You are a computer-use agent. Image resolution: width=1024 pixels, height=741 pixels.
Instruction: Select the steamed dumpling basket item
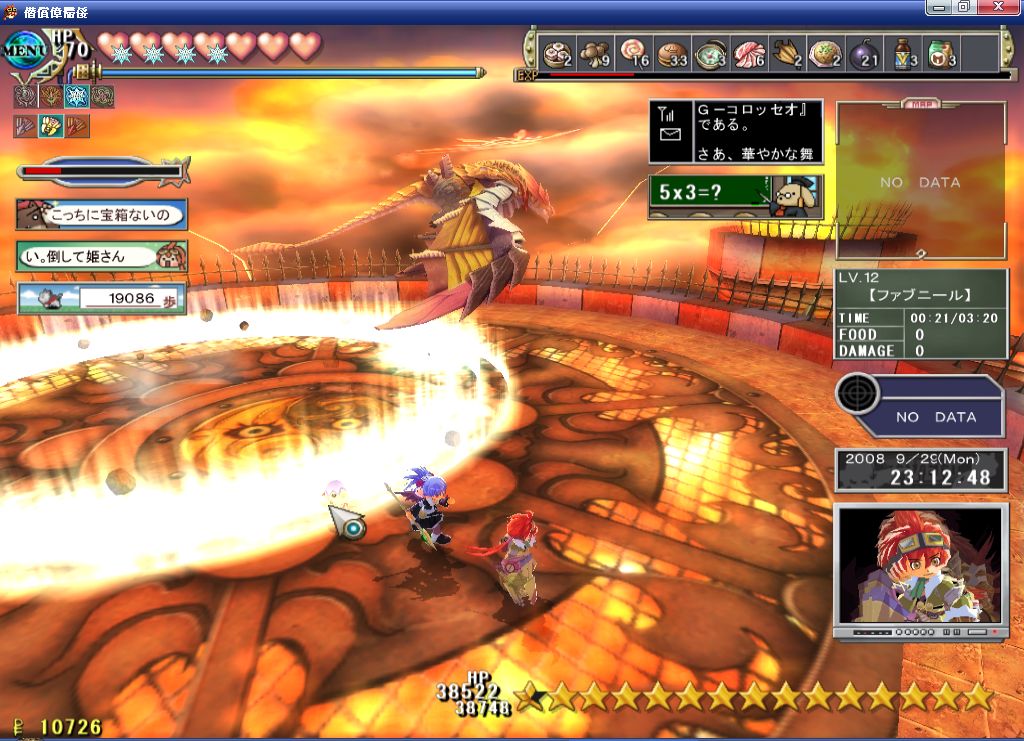coord(557,53)
